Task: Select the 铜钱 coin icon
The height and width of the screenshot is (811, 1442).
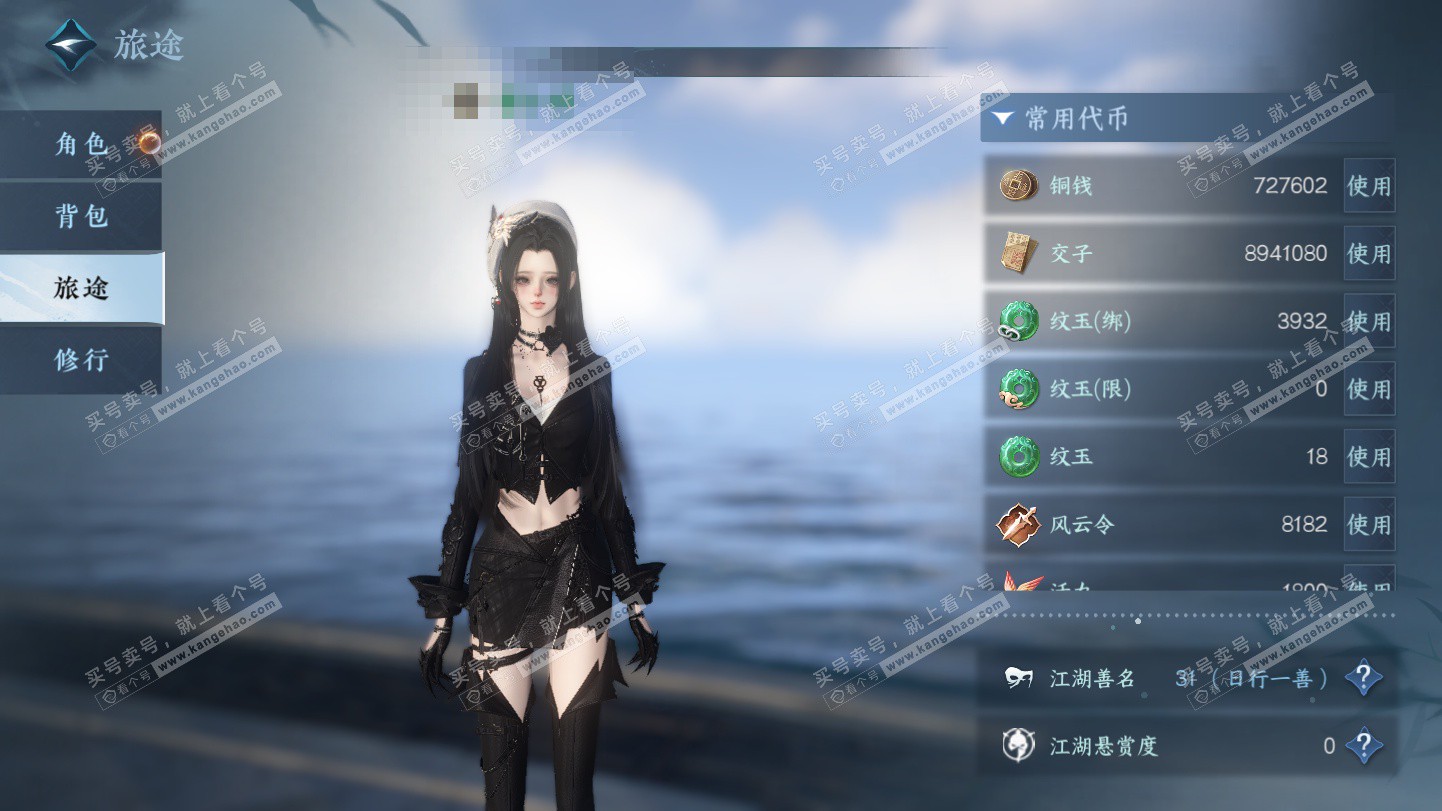Action: click(x=1018, y=186)
